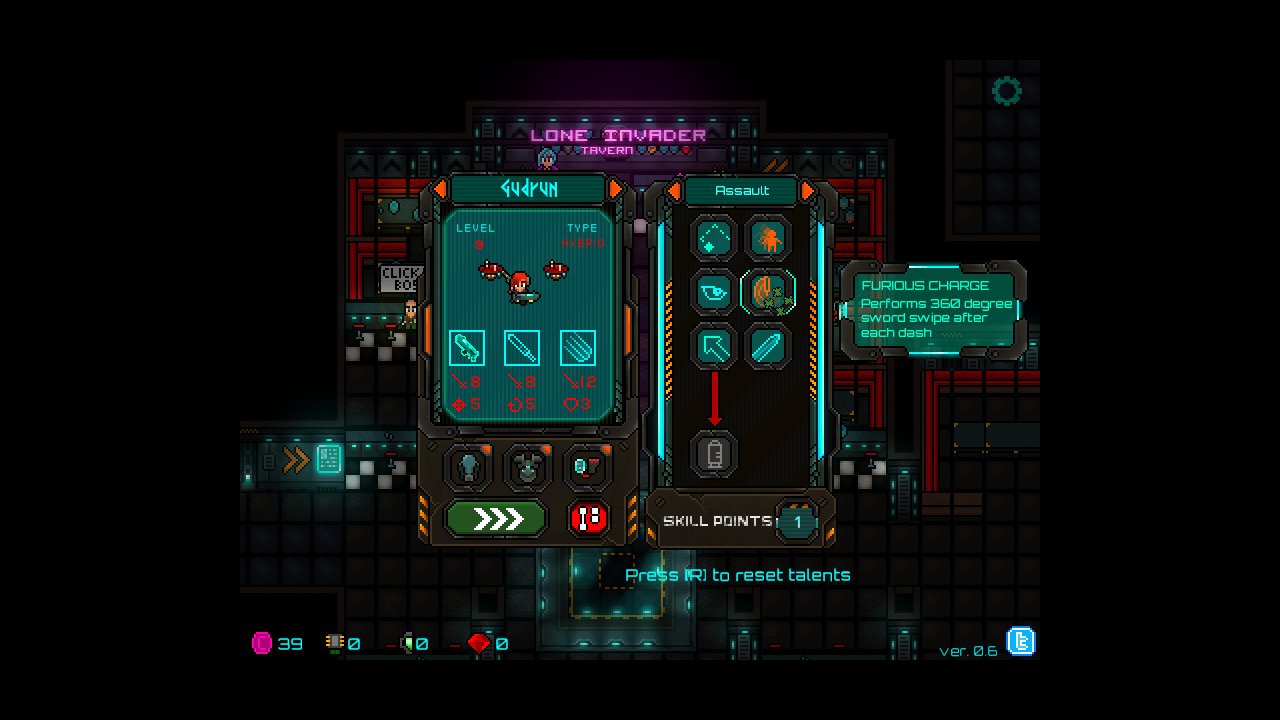
Task: Select the sword weapon slot
Action: pyautogui.click(x=522, y=347)
